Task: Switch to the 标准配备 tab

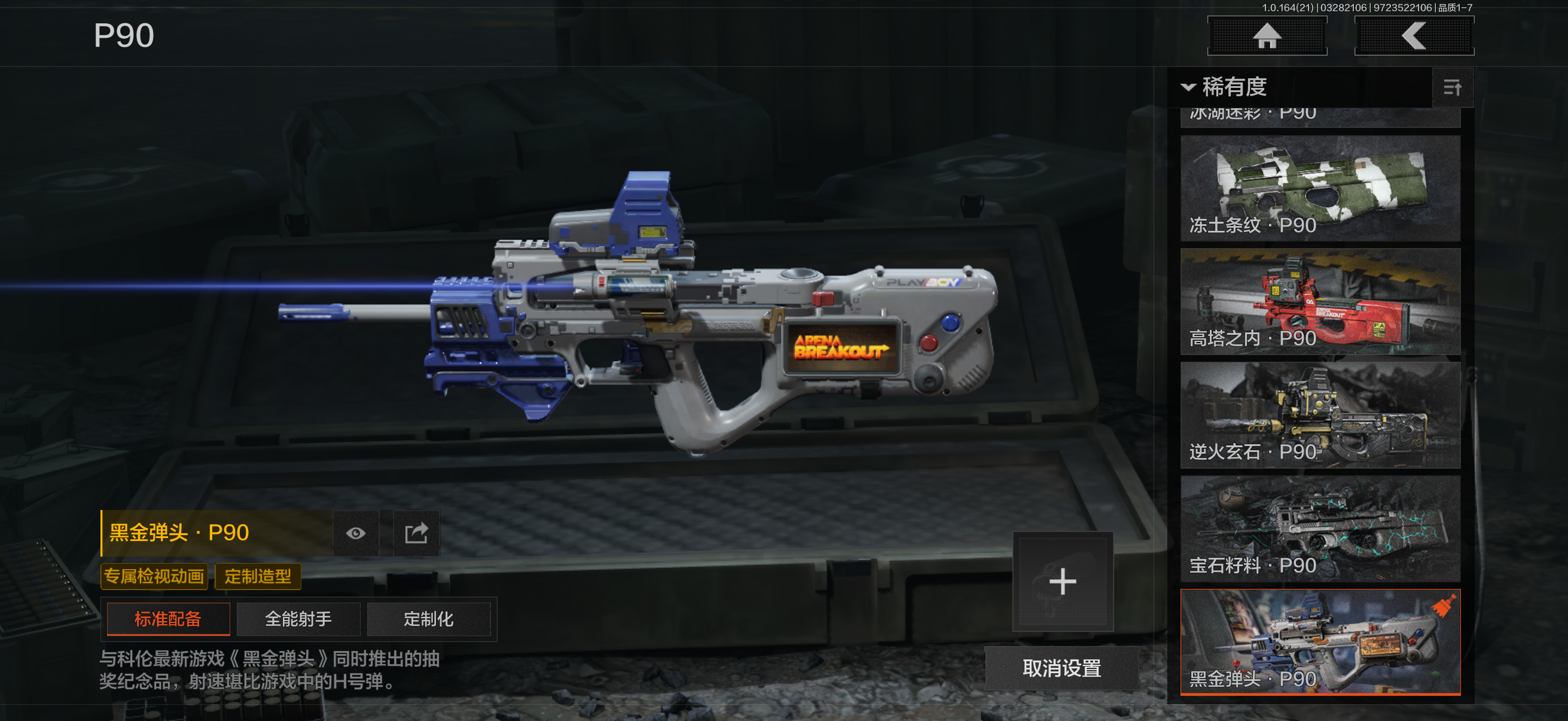Action: point(168,619)
